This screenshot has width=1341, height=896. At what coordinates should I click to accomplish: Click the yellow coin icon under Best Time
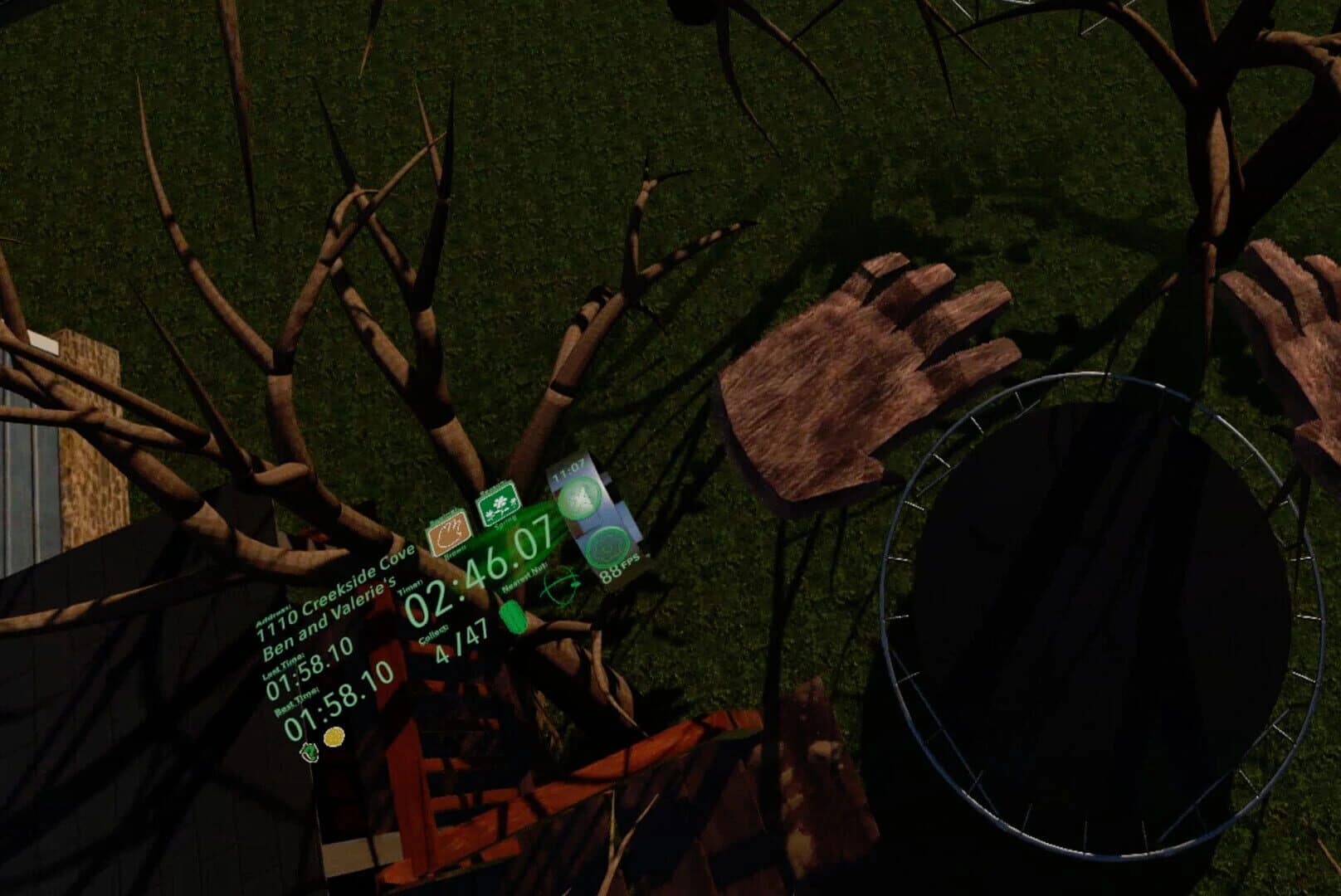(x=334, y=736)
